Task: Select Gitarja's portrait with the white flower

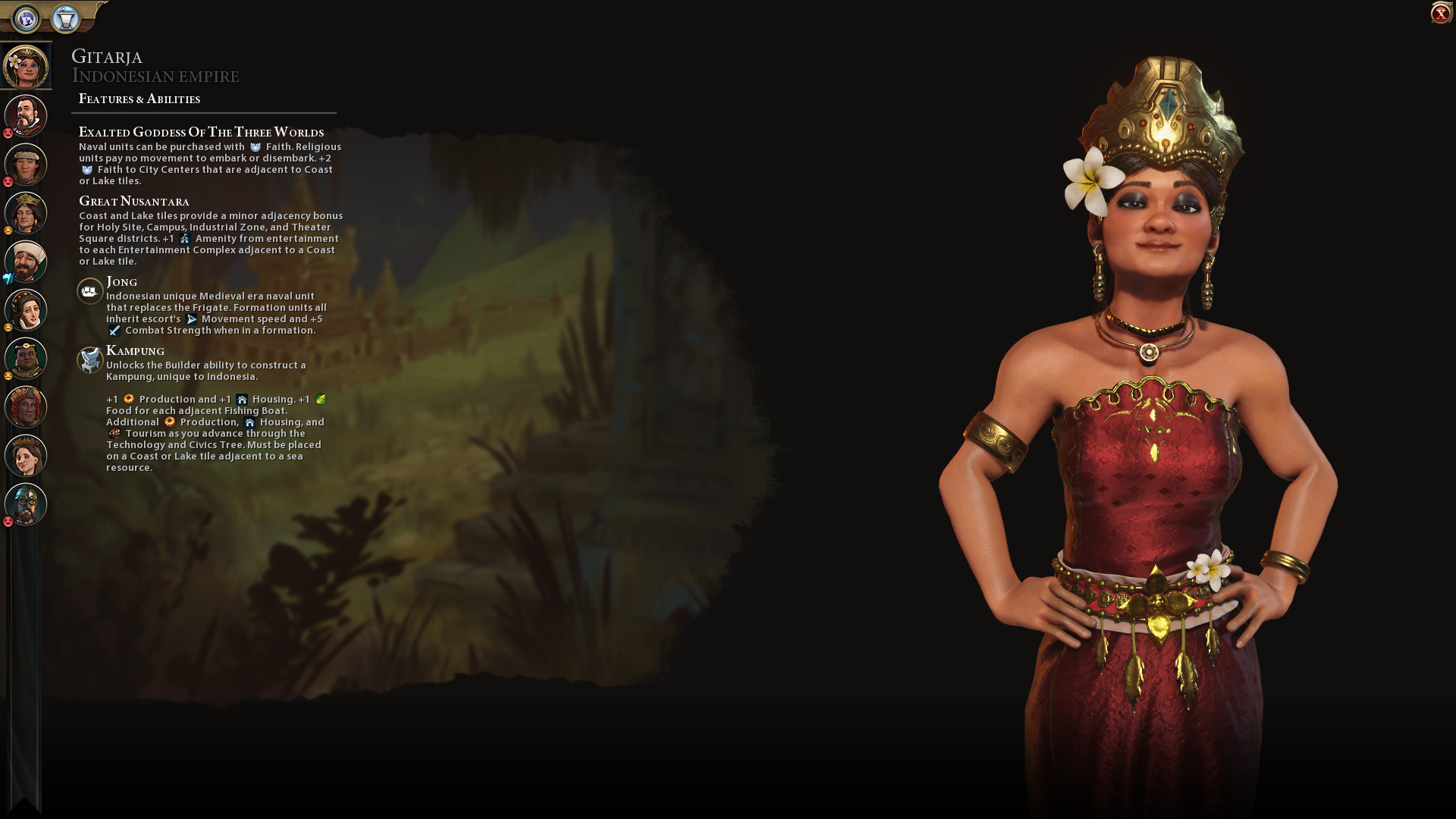Action: coord(26,66)
